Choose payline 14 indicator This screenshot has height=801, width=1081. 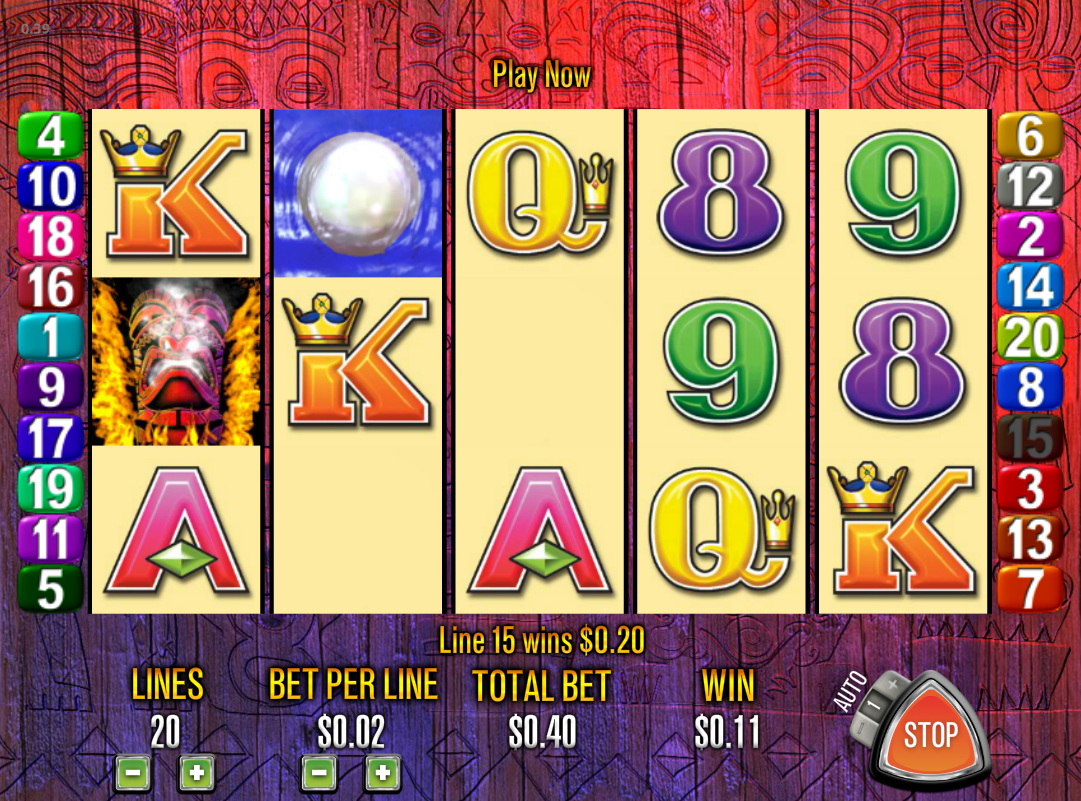[x=1030, y=288]
